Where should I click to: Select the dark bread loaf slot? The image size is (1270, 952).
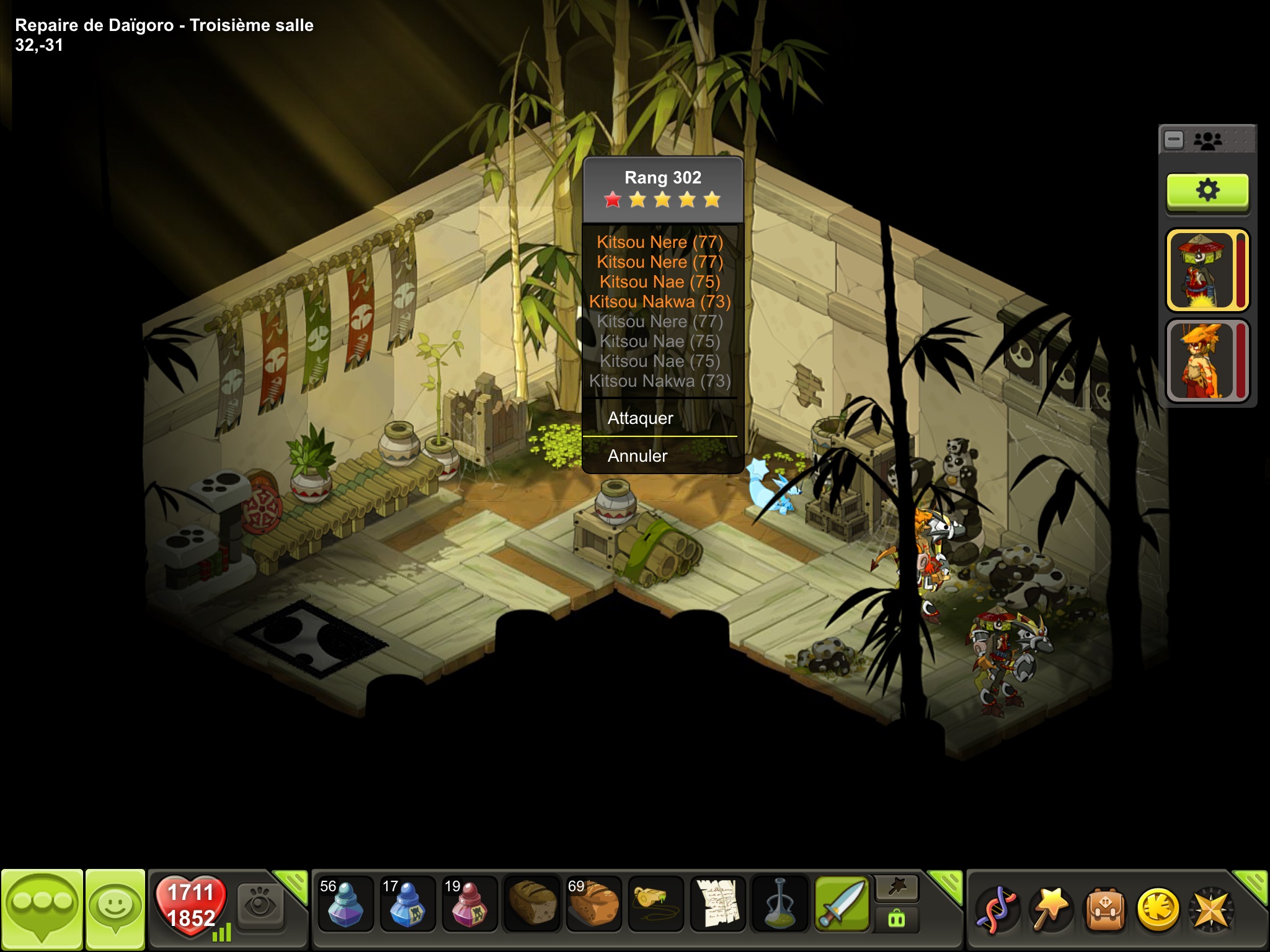531,905
